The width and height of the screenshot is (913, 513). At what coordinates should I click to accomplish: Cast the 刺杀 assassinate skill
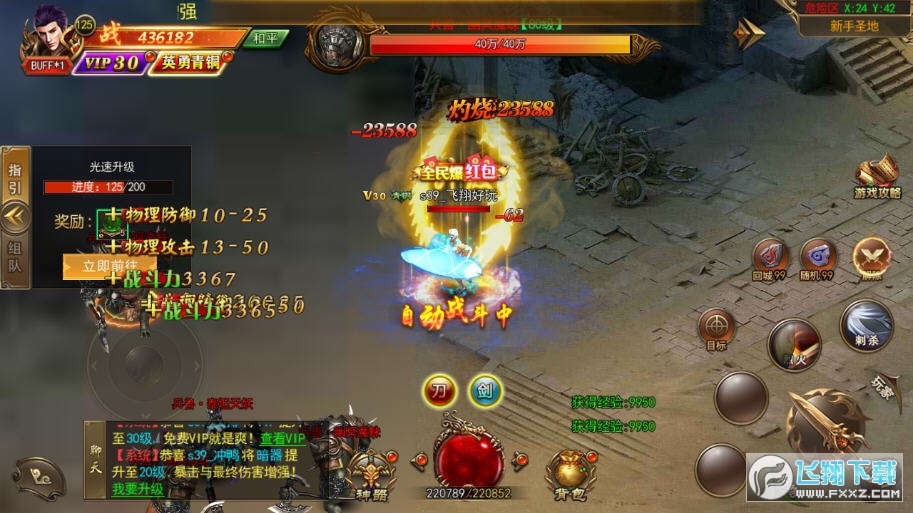(x=866, y=324)
